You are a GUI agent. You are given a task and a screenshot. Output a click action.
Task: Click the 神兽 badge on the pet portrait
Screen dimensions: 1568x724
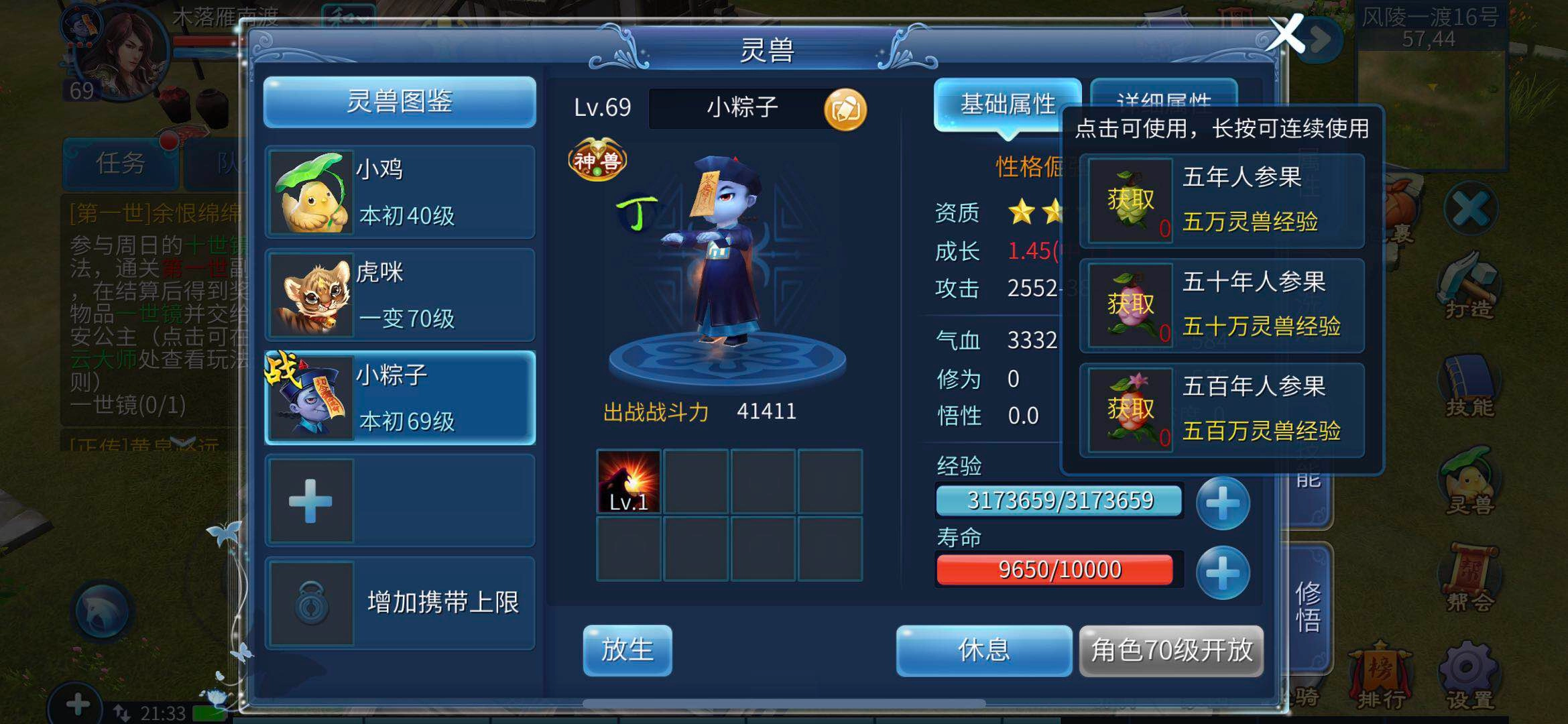(x=599, y=160)
